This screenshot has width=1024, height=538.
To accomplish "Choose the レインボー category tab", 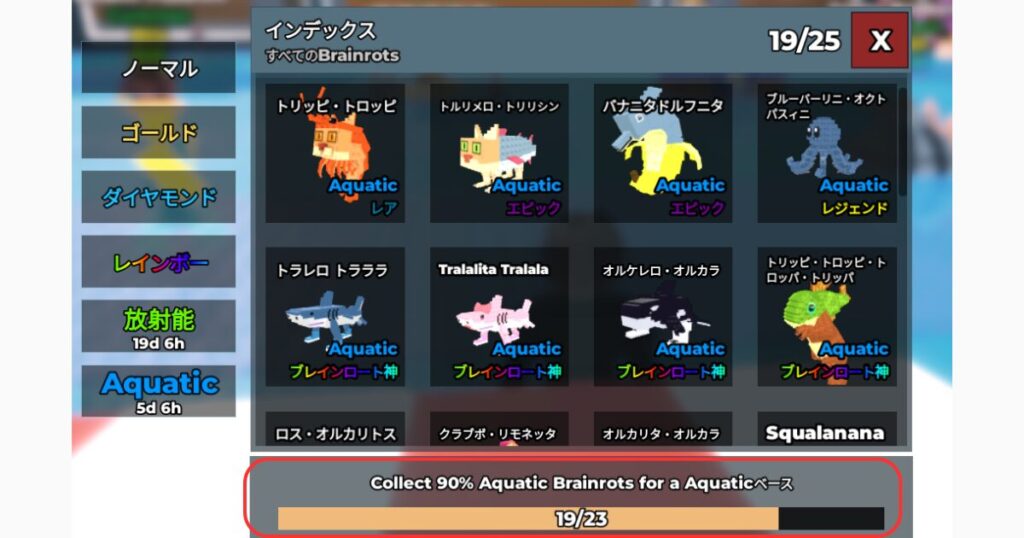I will pos(159,262).
